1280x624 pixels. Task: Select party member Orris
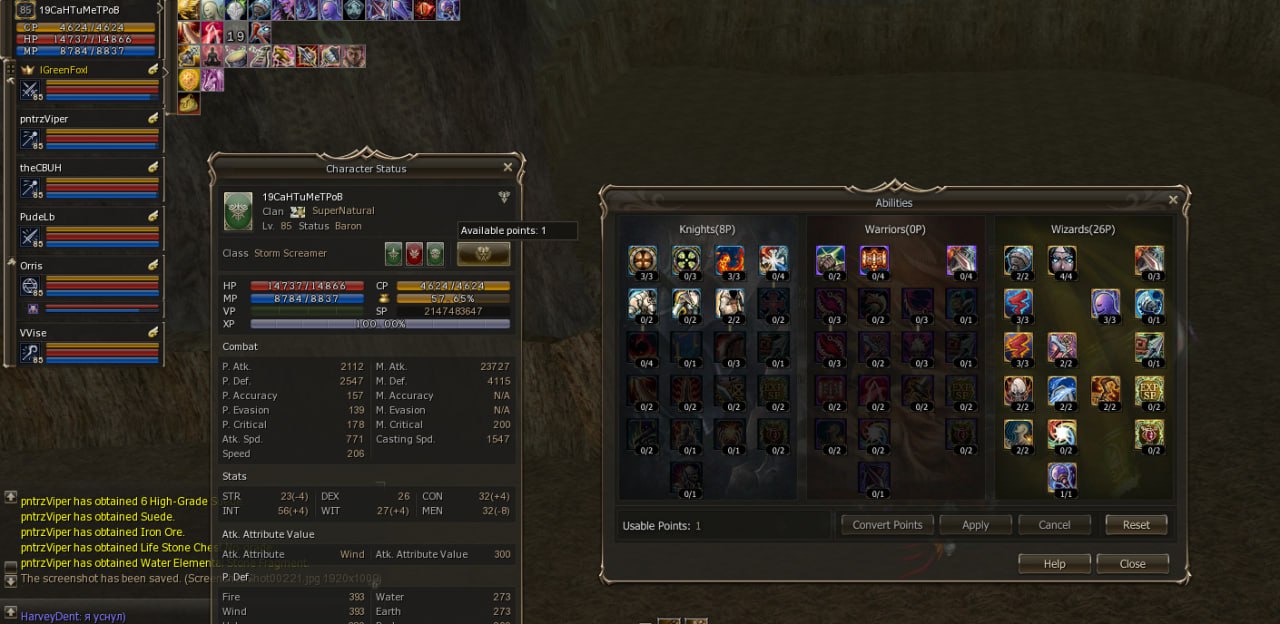(32, 266)
